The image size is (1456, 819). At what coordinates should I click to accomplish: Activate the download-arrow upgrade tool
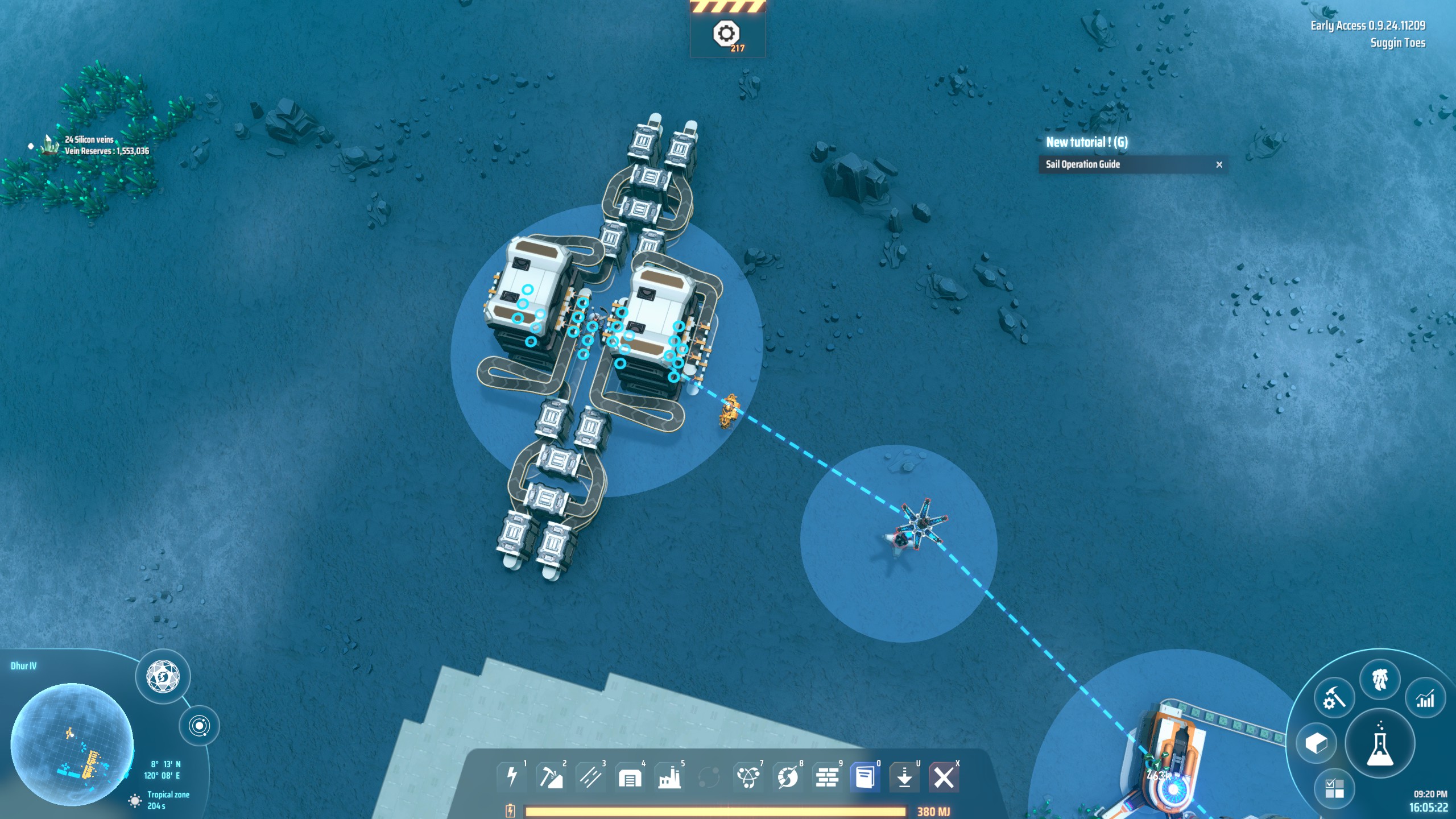coord(904,777)
